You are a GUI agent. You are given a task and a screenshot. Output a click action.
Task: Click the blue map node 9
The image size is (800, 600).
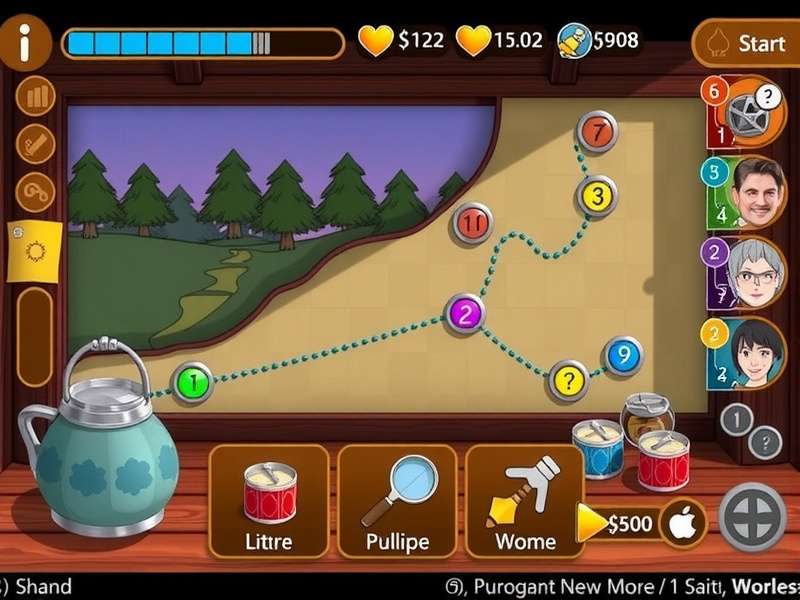tap(623, 355)
